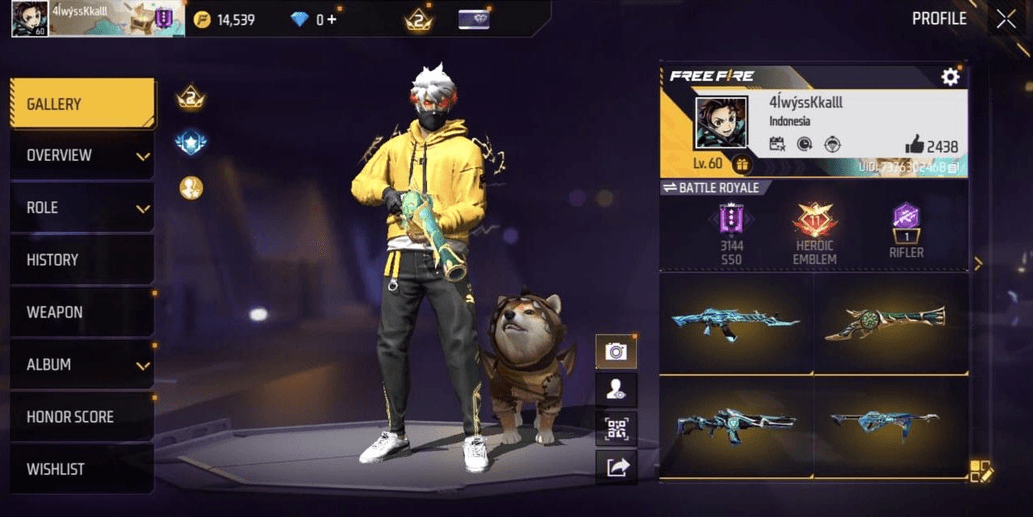Viewport: 1033px width, 517px height.
Task: Select the Role menu entry
Action: (x=82, y=208)
